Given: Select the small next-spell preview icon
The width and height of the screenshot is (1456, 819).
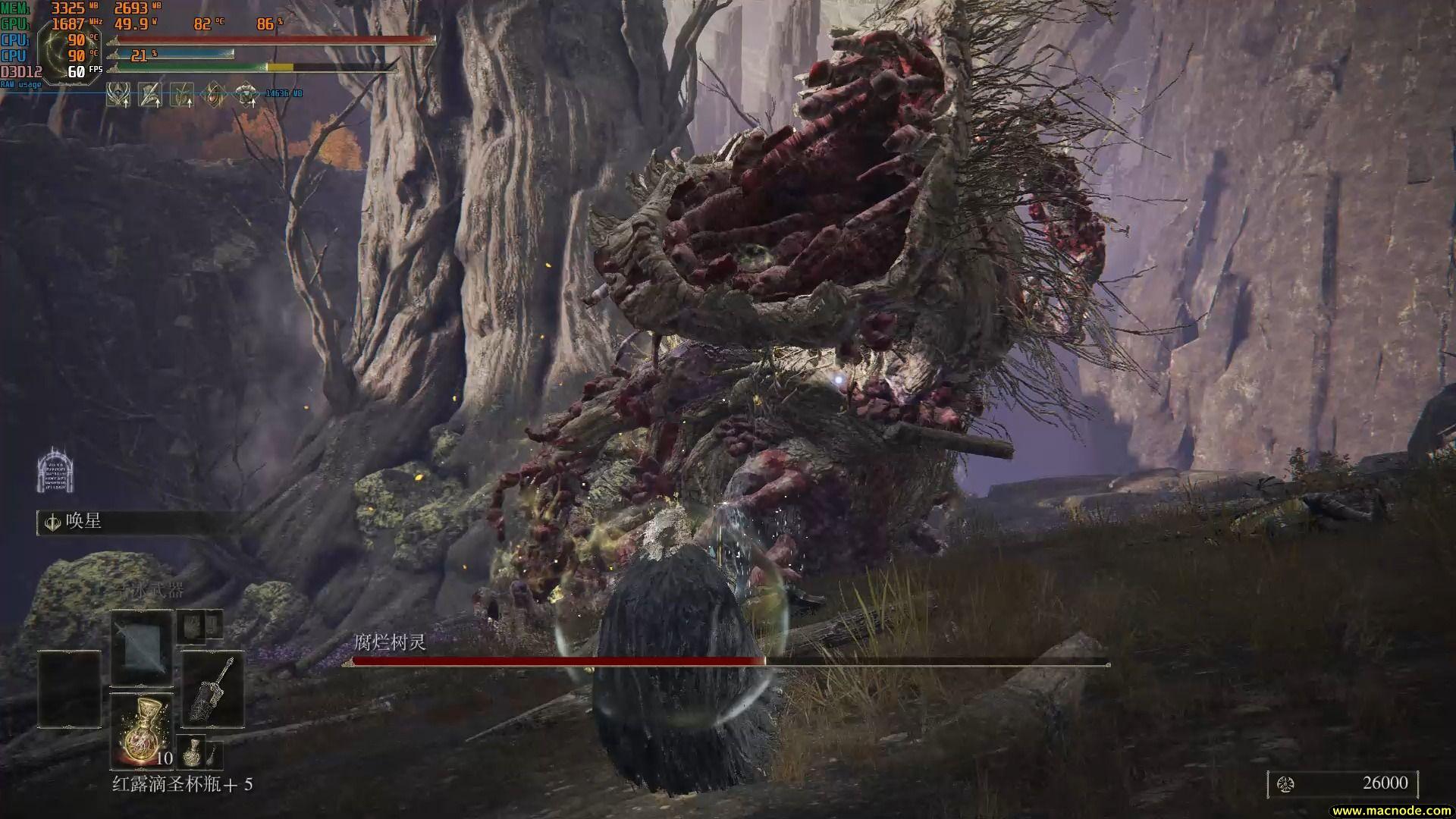Looking at the screenshot, I should [x=190, y=627].
